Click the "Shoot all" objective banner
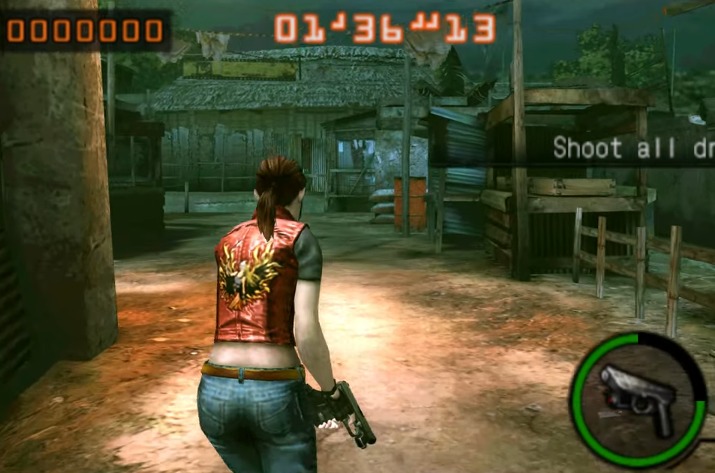Image resolution: width=715 pixels, height=473 pixels. pos(632,148)
